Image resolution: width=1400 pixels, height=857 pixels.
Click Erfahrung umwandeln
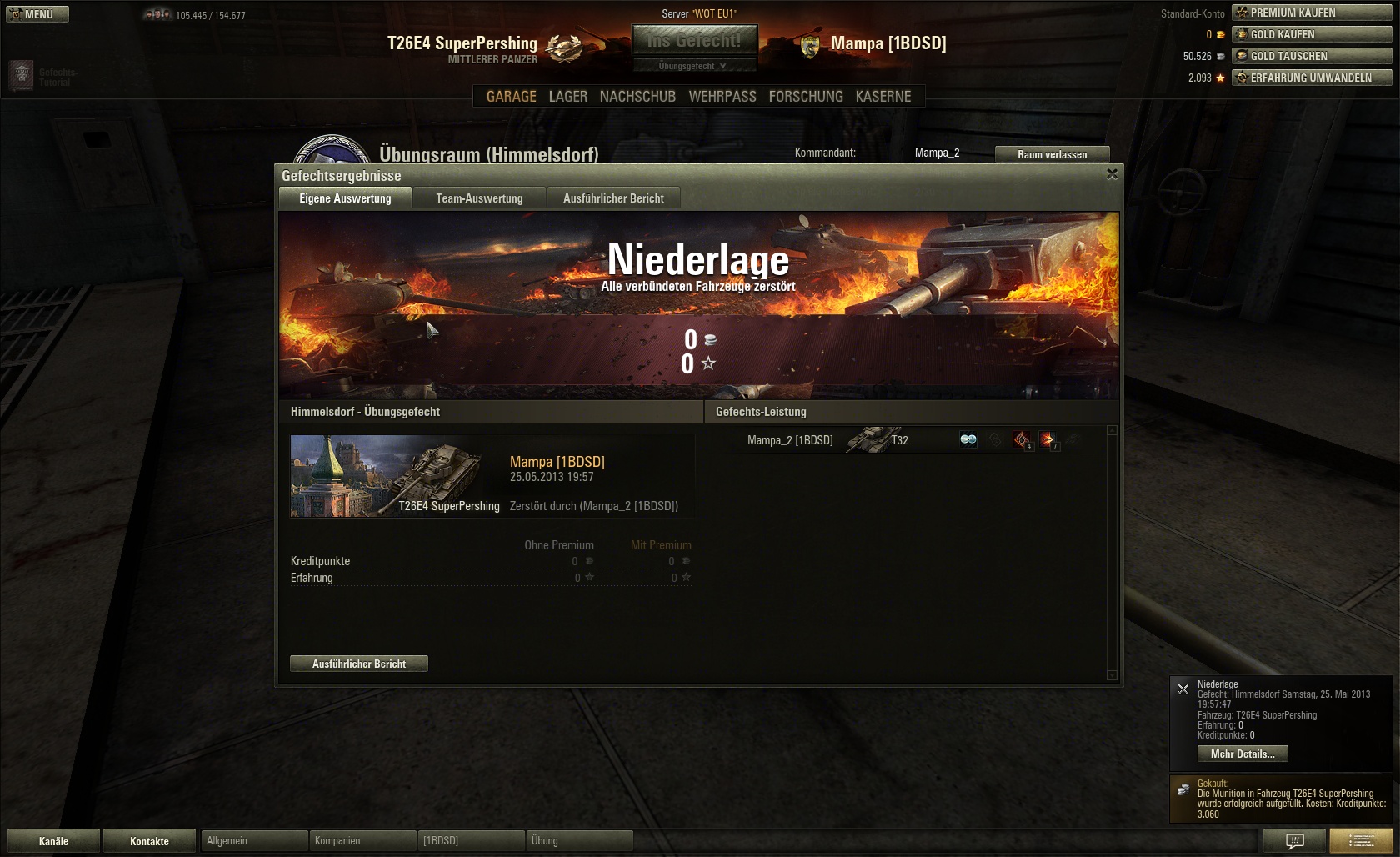point(1312,78)
